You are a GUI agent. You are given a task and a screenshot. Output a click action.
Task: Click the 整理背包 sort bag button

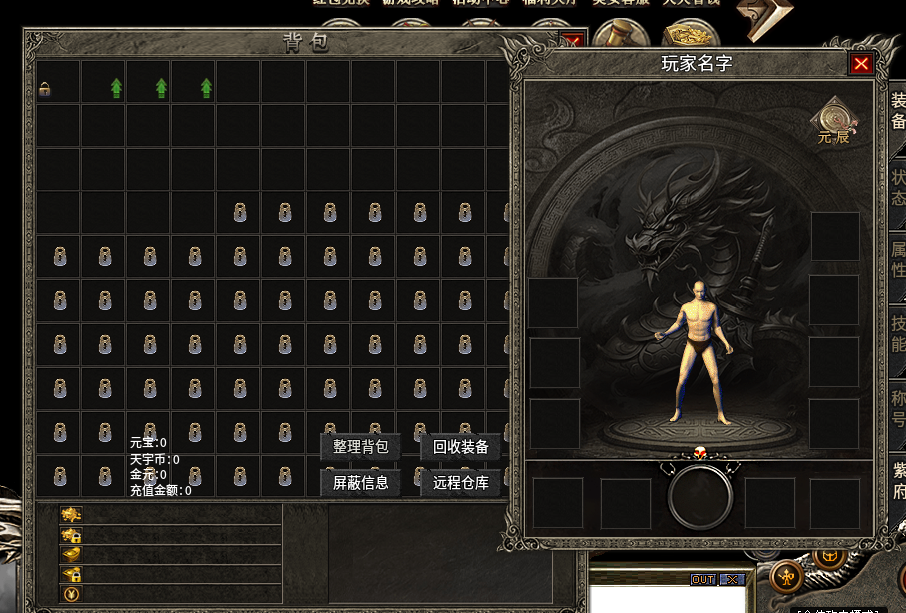[x=360, y=447]
